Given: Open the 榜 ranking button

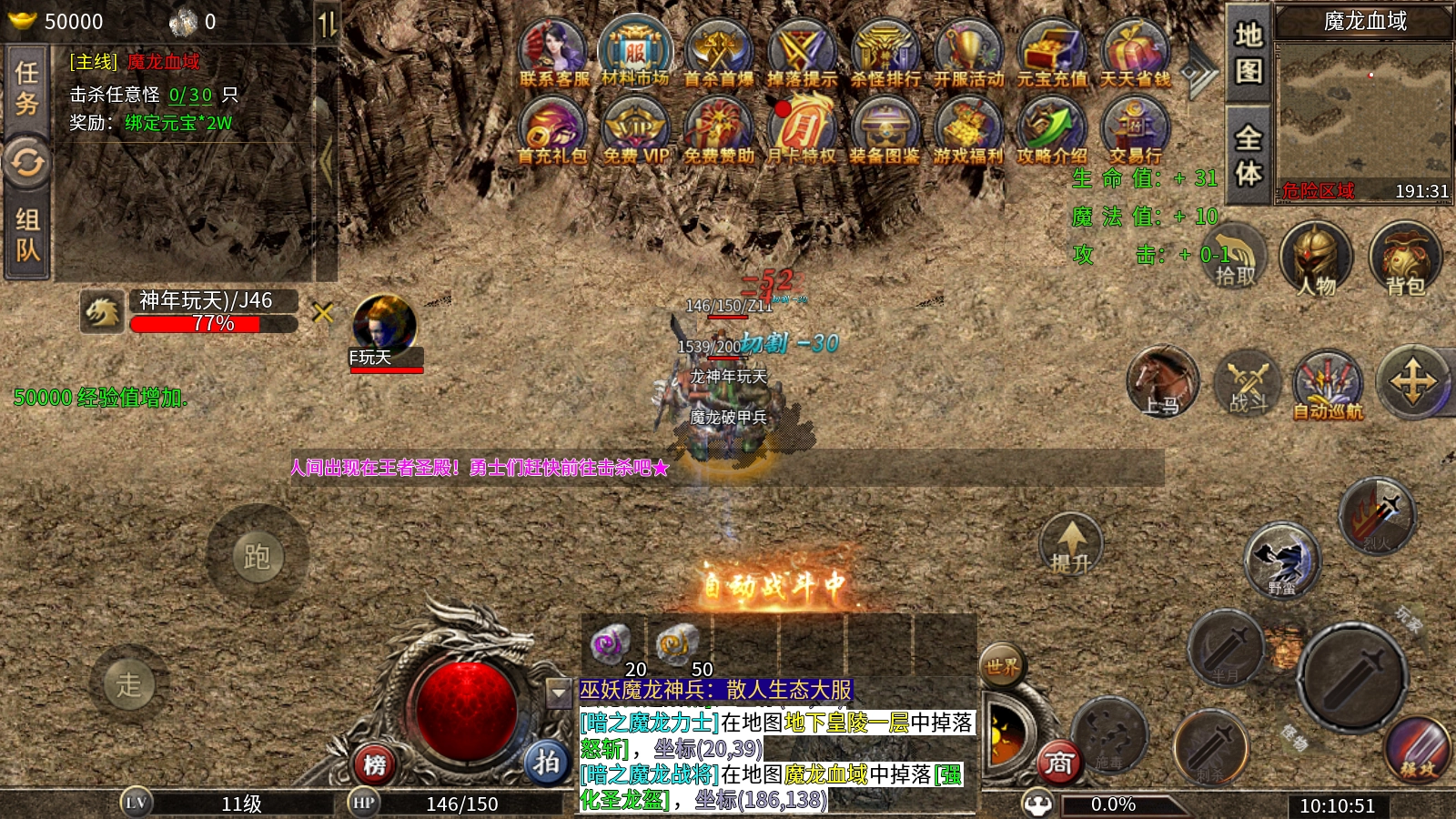Looking at the screenshot, I should 375,764.
